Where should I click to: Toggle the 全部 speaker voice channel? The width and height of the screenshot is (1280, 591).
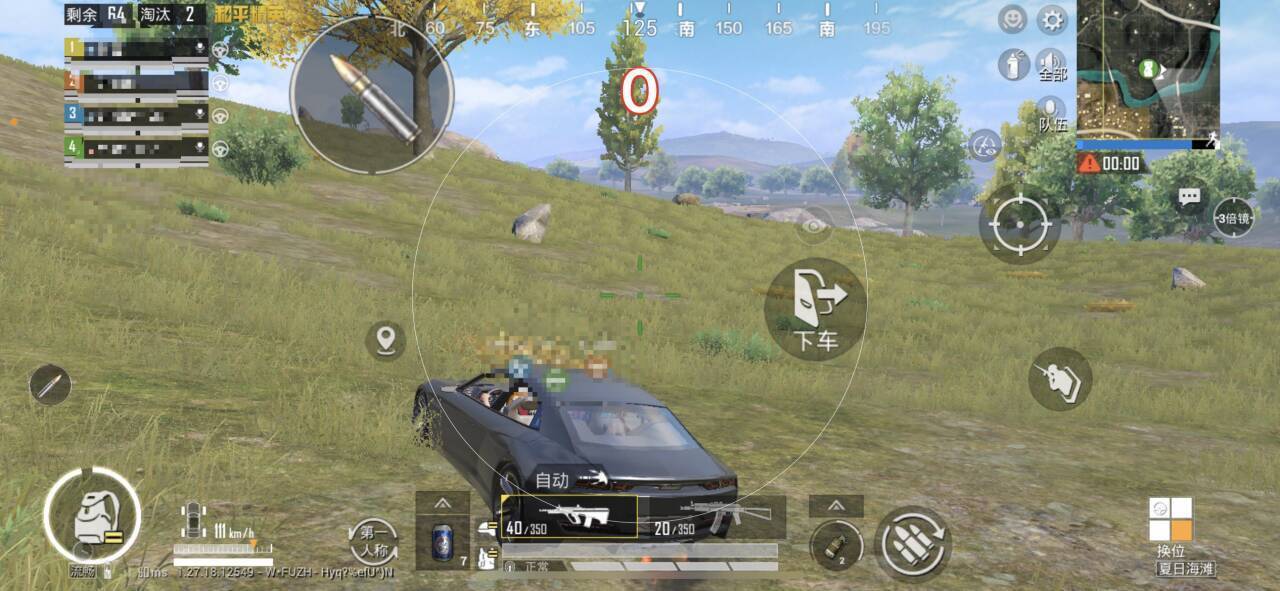pyautogui.click(x=1052, y=64)
